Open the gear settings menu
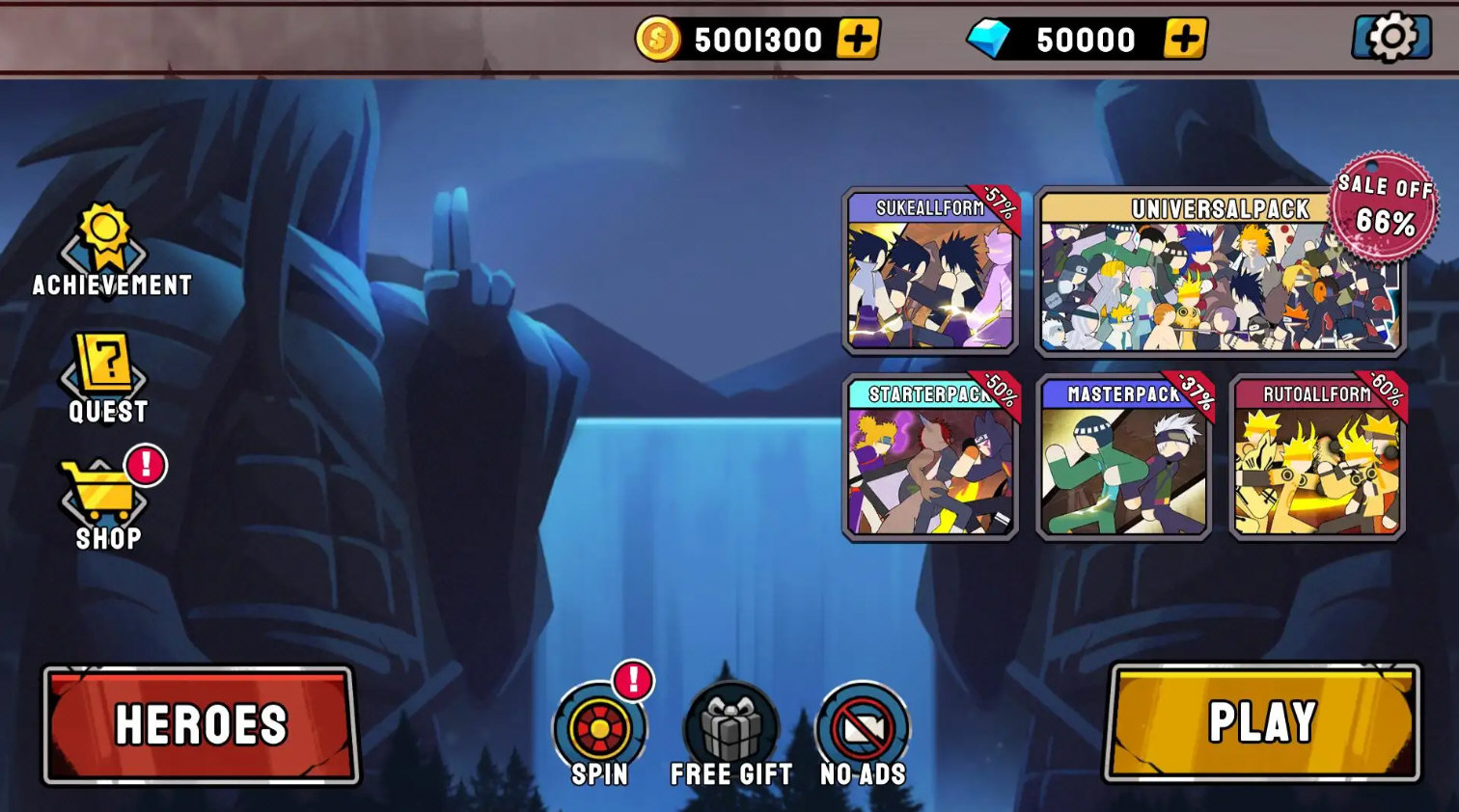This screenshot has height=812, width=1459. point(1390,39)
